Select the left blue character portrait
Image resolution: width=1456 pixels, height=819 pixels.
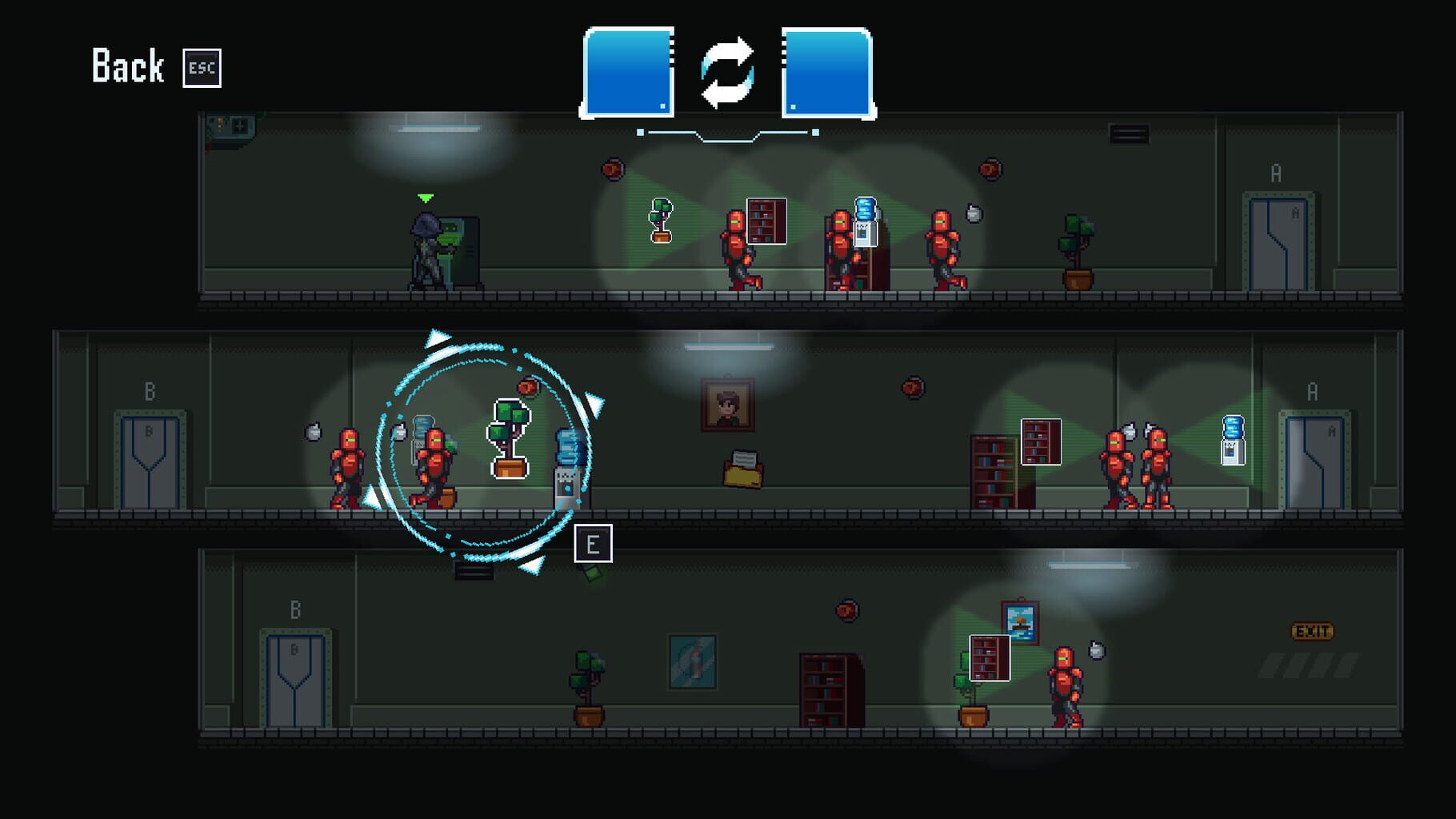click(x=628, y=70)
